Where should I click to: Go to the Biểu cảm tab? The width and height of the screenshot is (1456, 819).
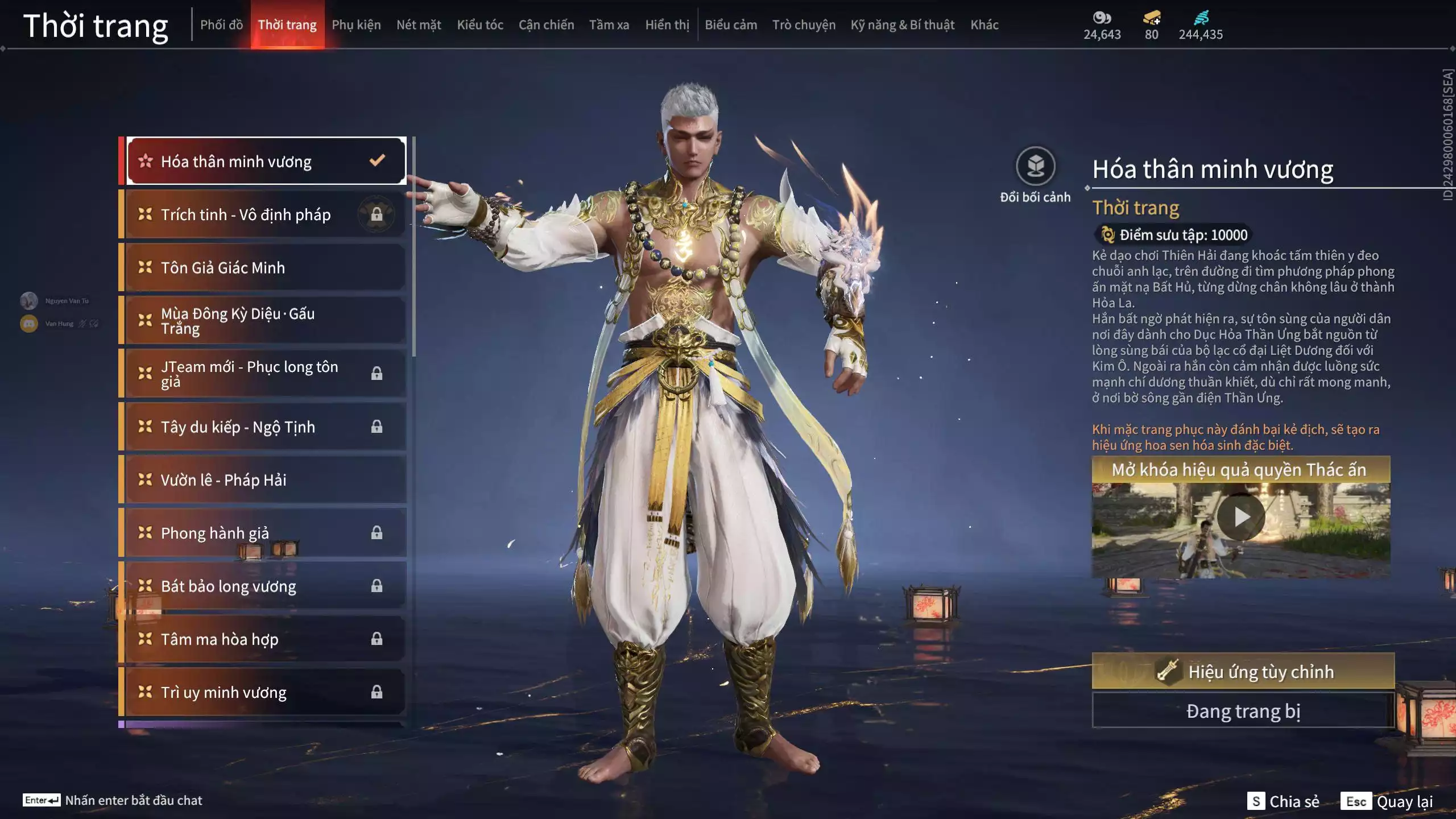pyautogui.click(x=731, y=25)
